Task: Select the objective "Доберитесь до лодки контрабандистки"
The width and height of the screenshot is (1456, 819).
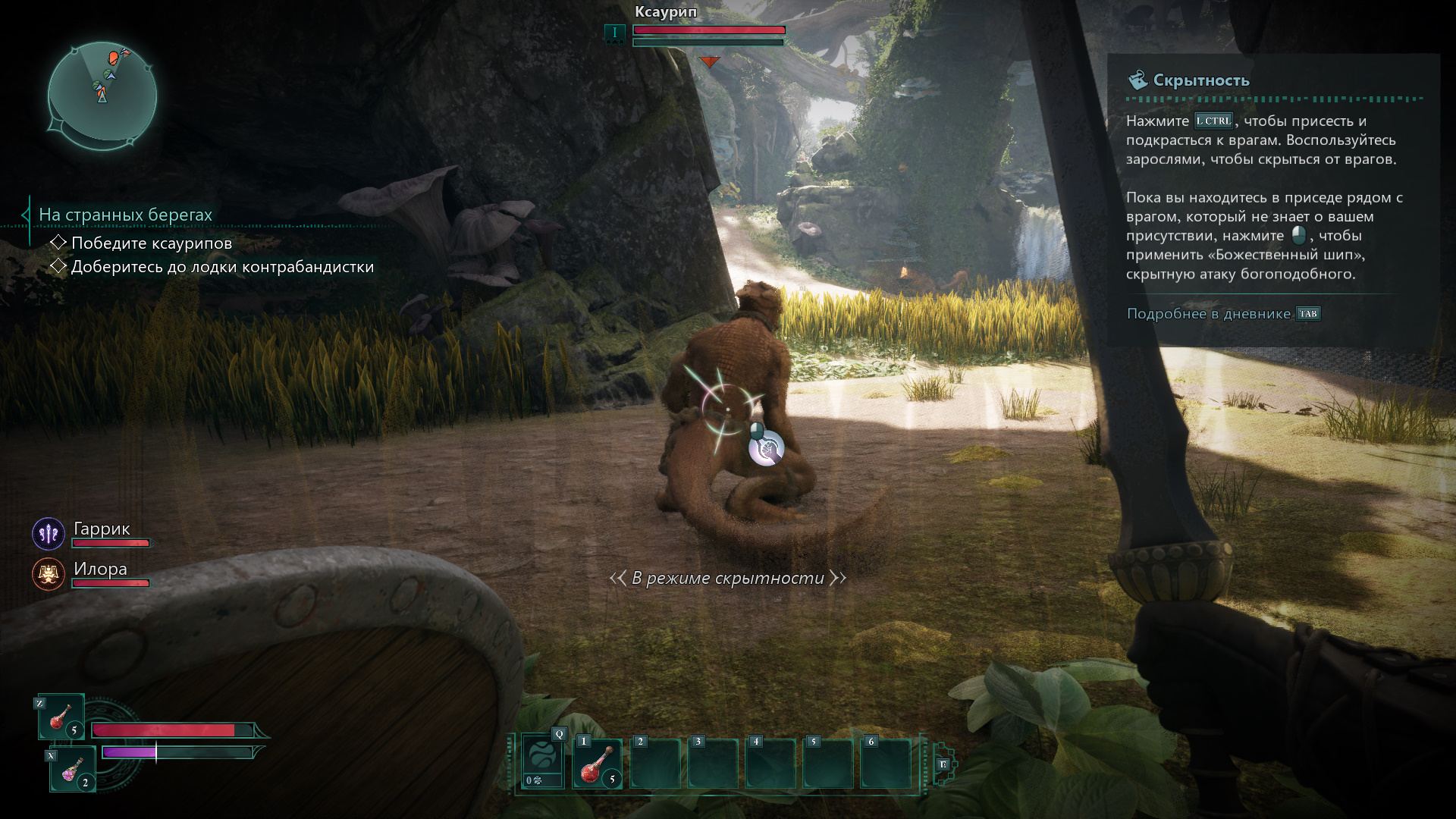Action: (x=221, y=267)
